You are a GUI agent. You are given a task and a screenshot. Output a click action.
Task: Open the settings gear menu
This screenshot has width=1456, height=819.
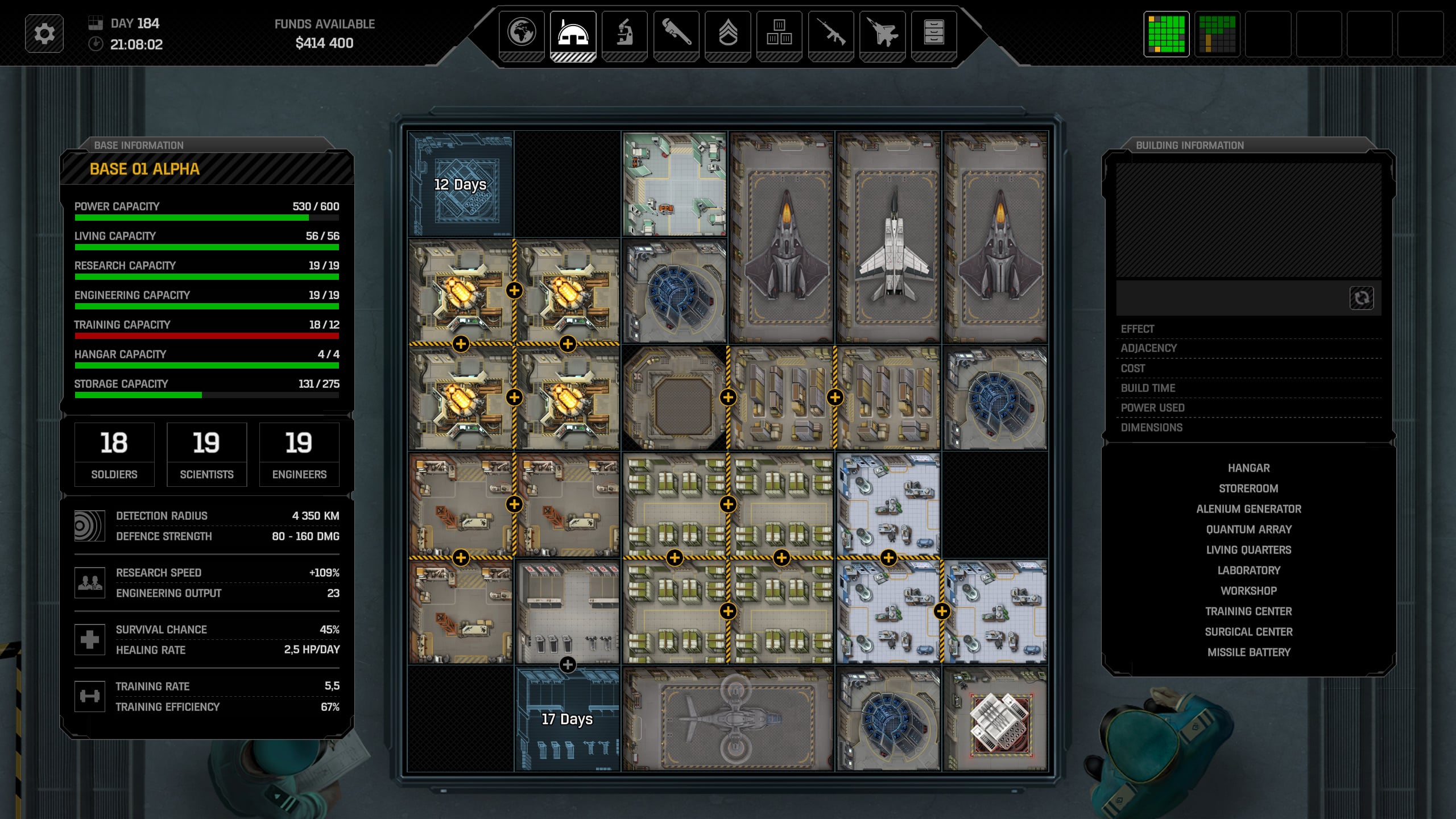click(44, 34)
